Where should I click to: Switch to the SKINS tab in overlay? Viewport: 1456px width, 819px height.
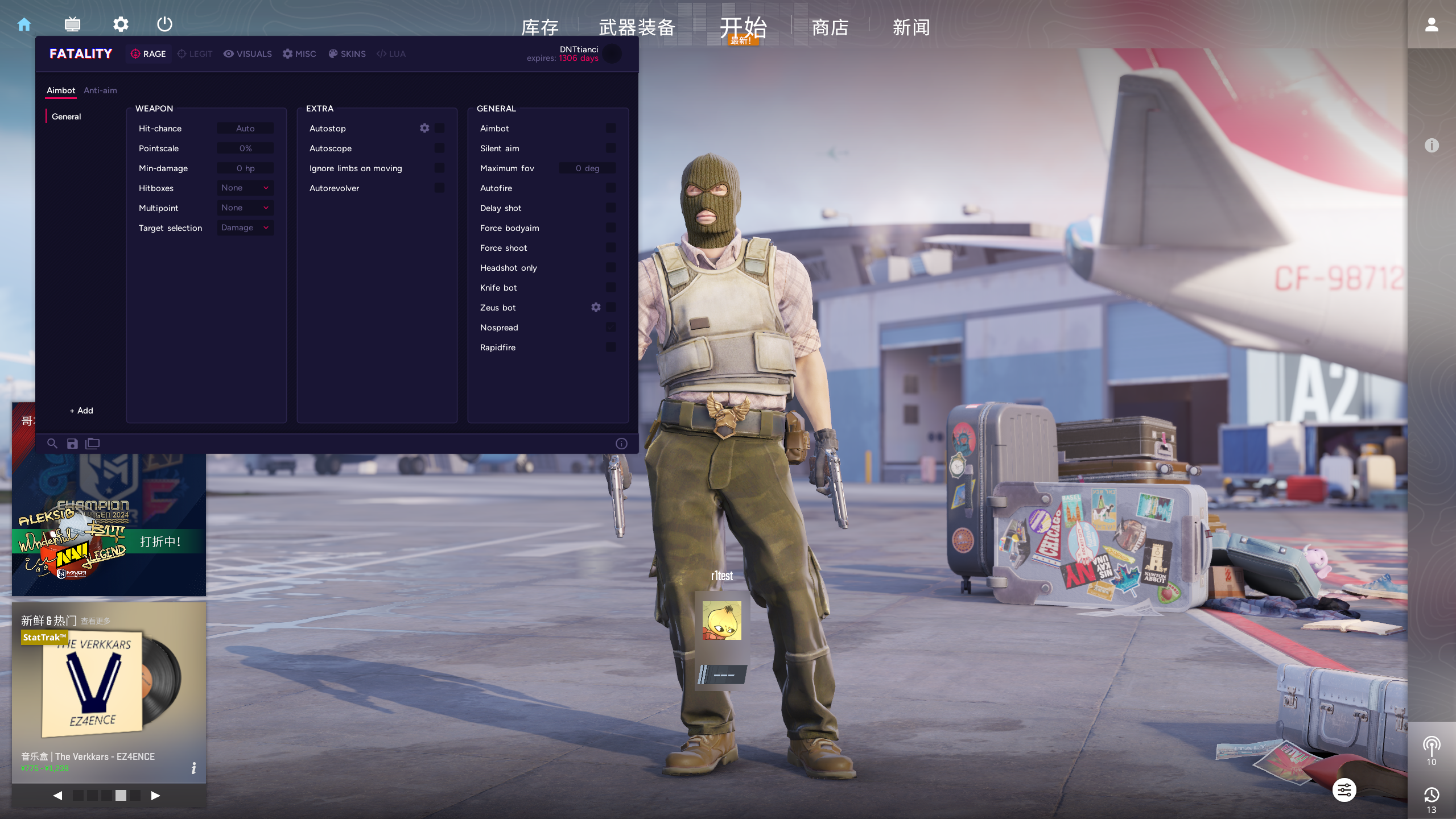347,54
